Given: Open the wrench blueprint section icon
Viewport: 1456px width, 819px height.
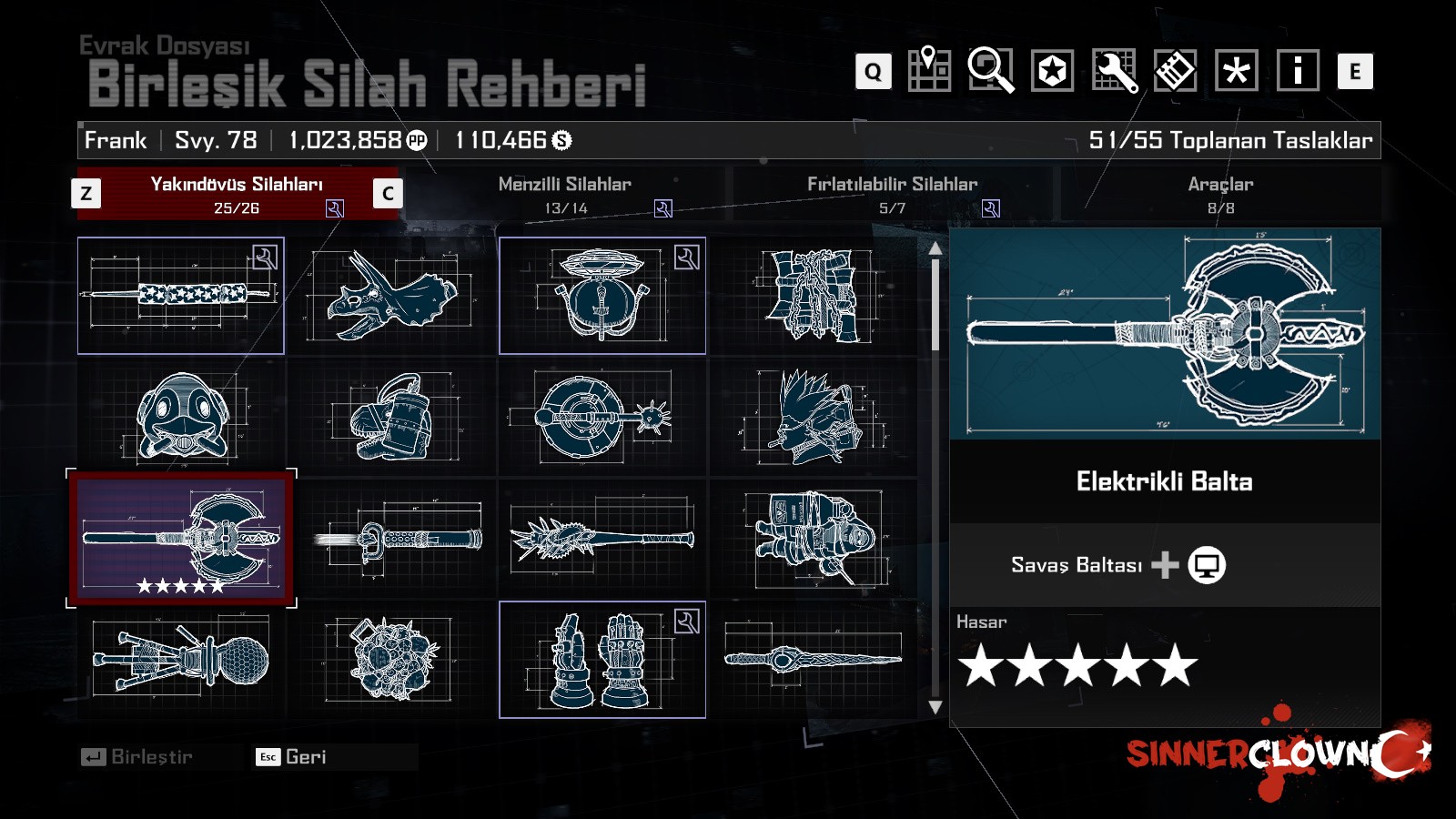Looking at the screenshot, I should [1115, 70].
